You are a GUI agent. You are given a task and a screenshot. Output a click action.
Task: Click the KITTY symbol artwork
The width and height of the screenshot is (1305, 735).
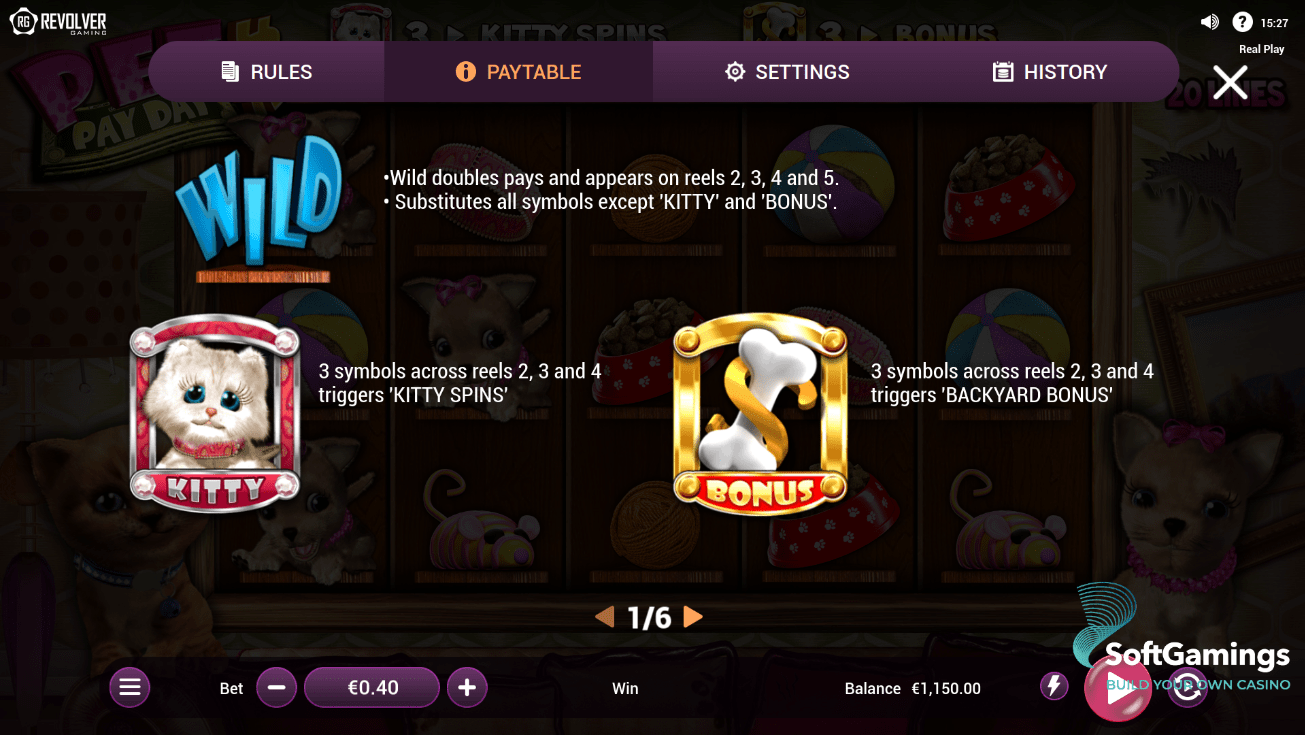213,410
